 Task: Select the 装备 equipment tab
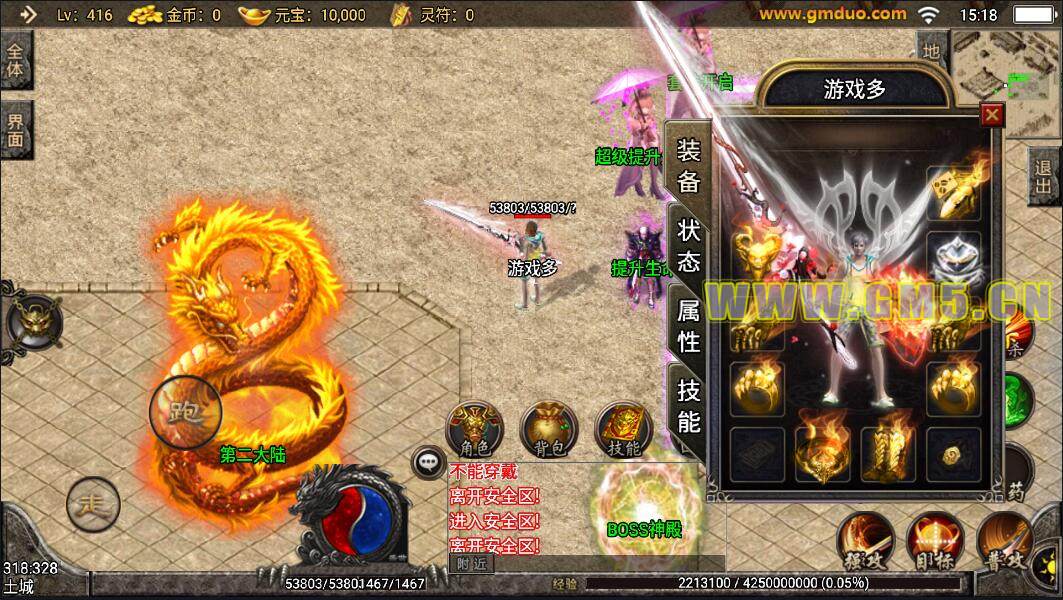coord(689,166)
